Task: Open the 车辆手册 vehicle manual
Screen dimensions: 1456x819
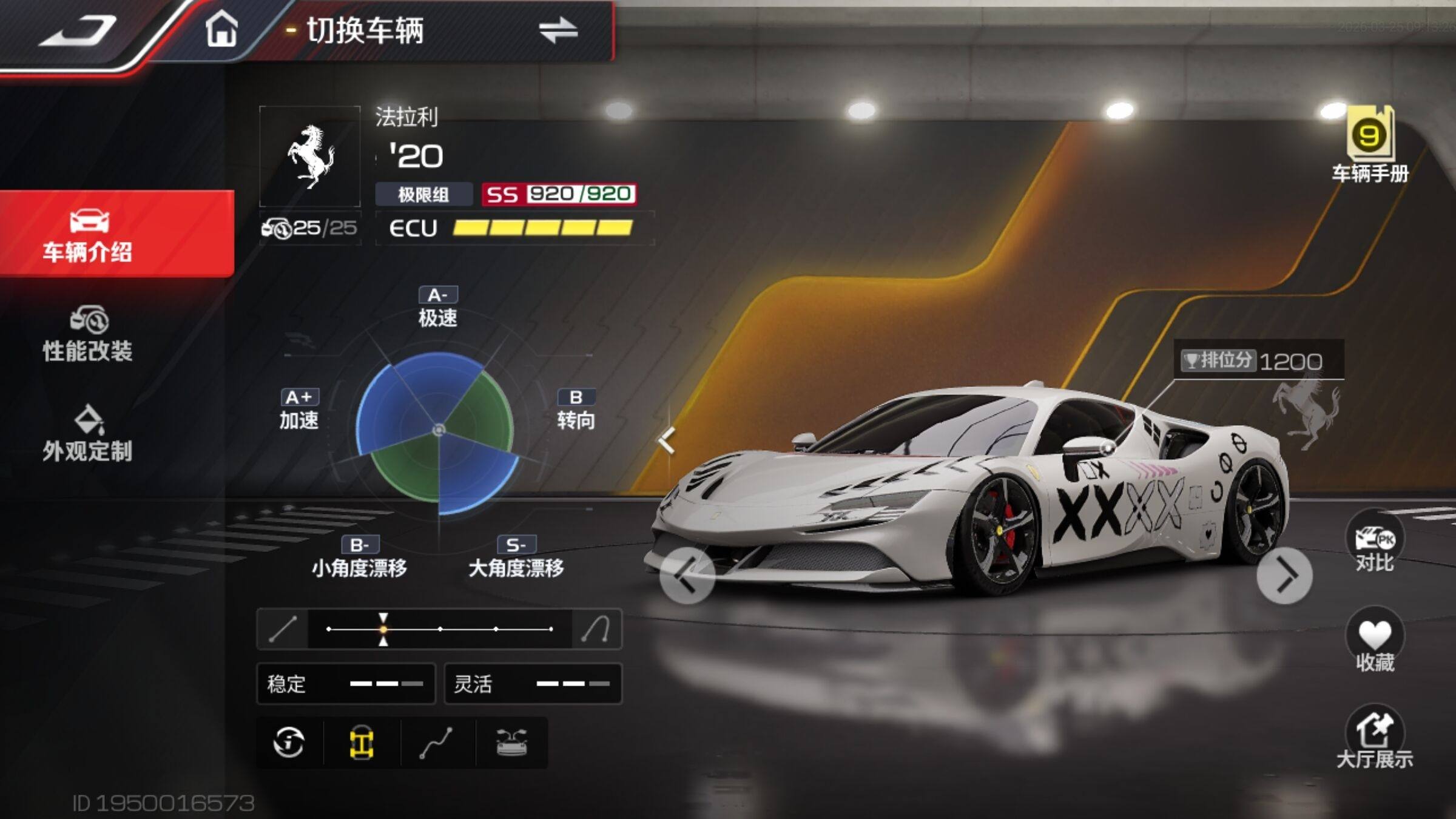Action: [1370, 146]
